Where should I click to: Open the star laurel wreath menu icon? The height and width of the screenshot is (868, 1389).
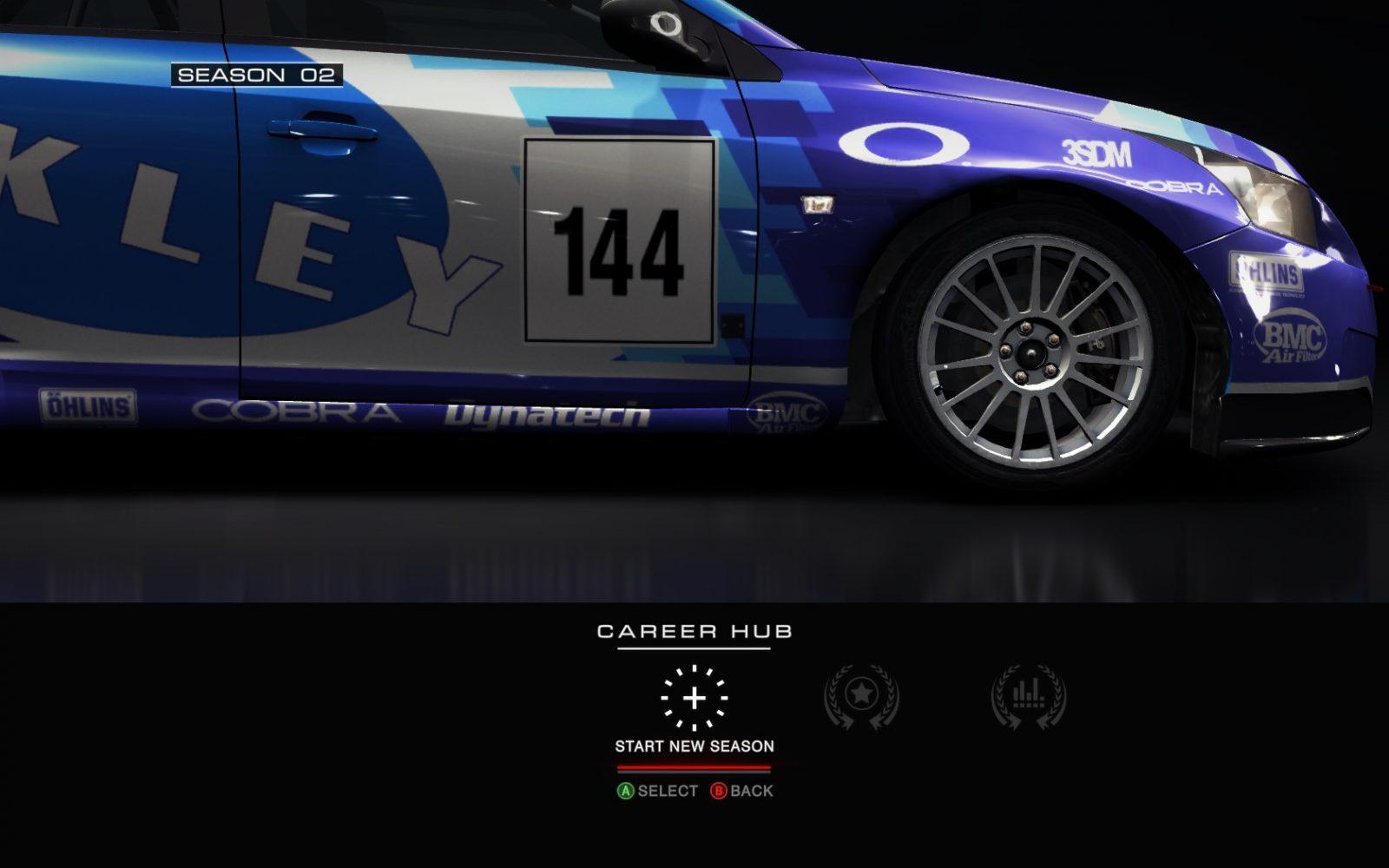(861, 696)
